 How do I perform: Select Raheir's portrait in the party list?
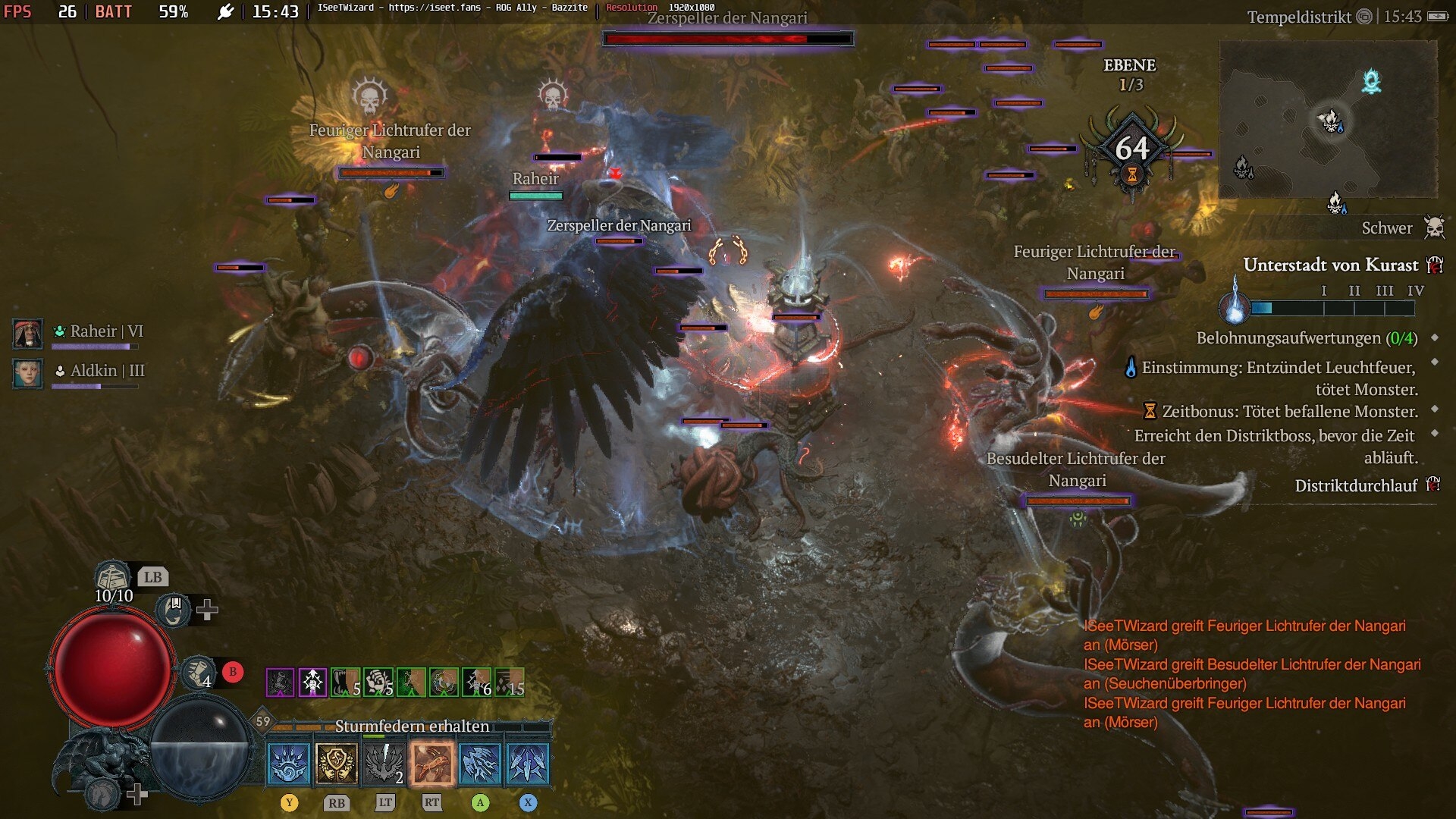[x=28, y=334]
